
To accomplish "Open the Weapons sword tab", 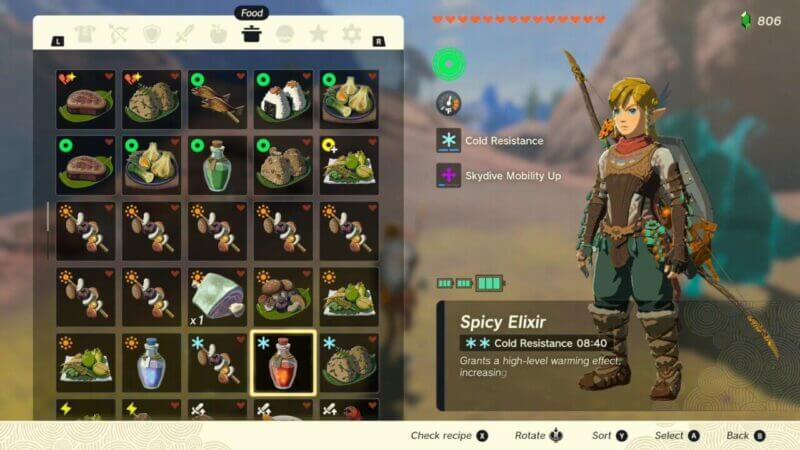I will point(185,35).
